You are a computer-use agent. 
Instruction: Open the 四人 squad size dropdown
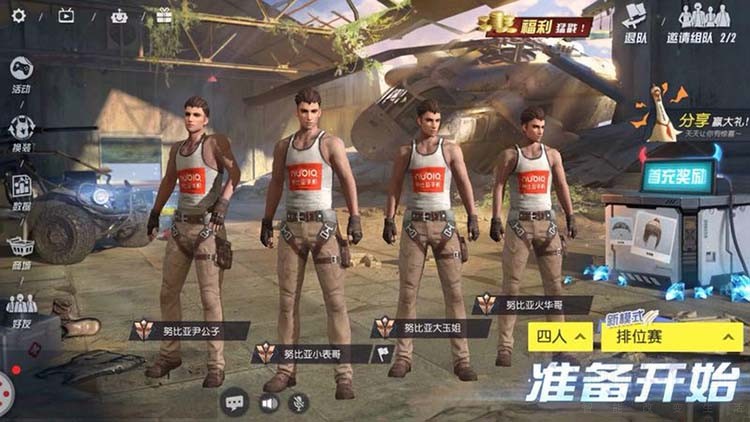pyautogui.click(x=559, y=336)
